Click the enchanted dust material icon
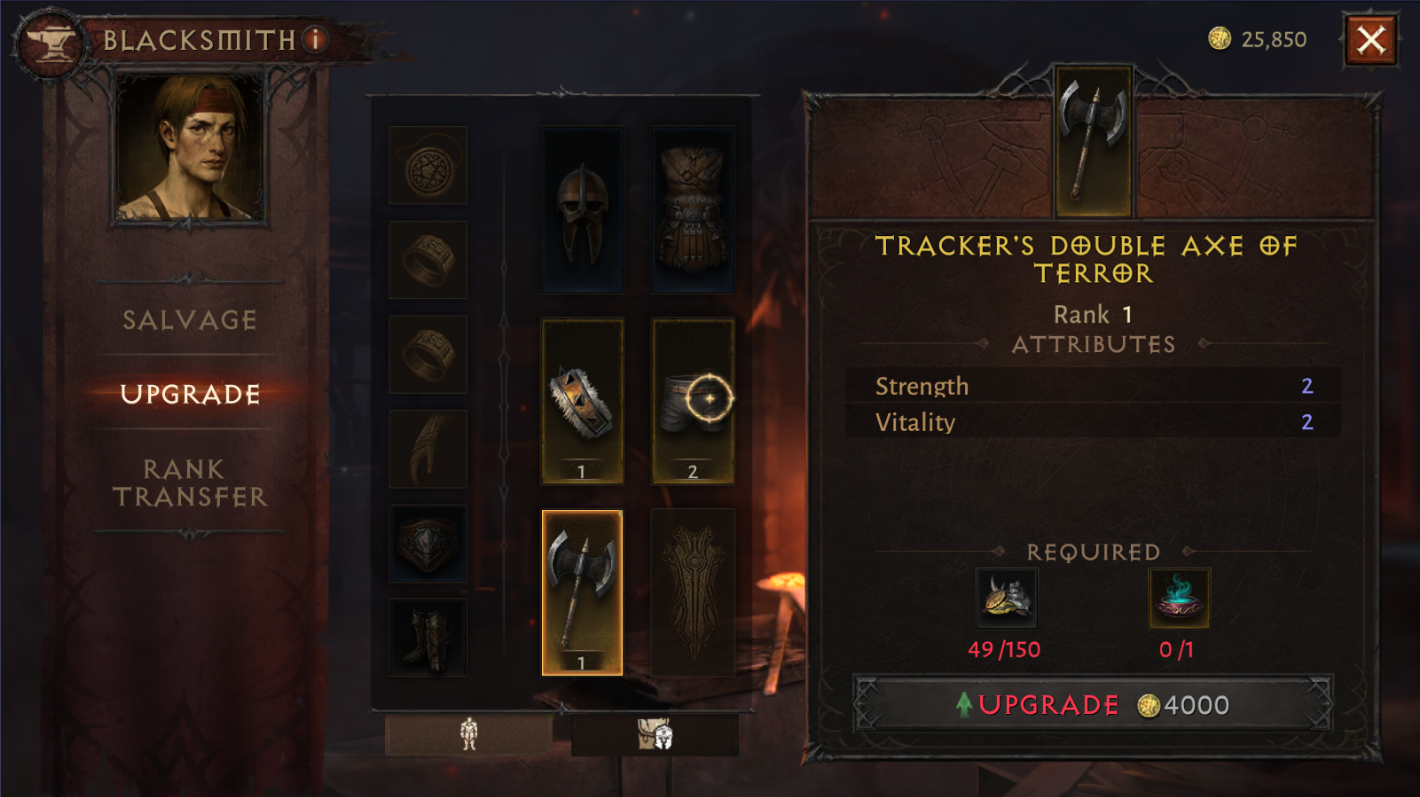The width and height of the screenshot is (1420, 797). tap(1178, 598)
